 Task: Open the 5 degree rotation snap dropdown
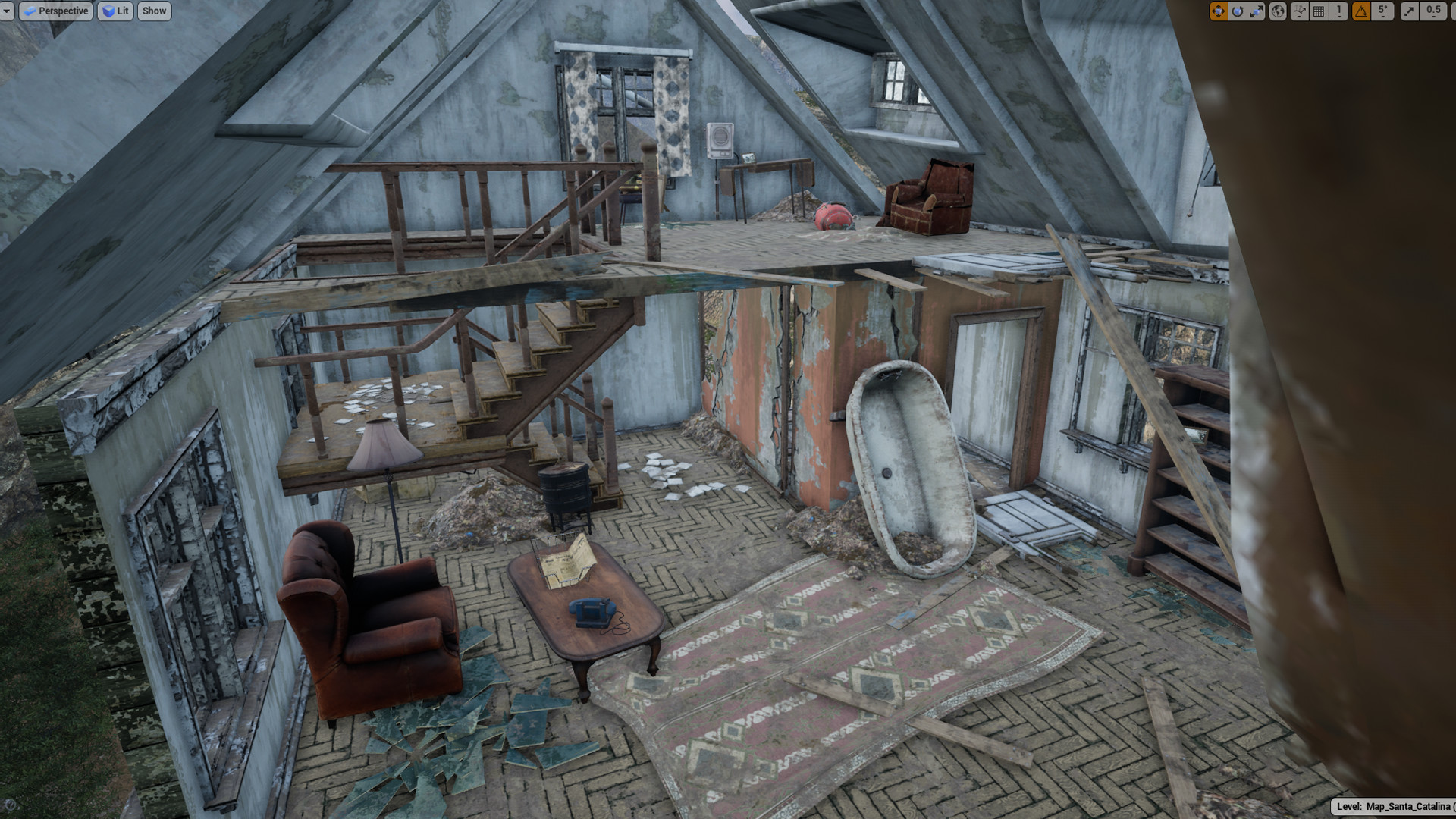tap(1382, 11)
